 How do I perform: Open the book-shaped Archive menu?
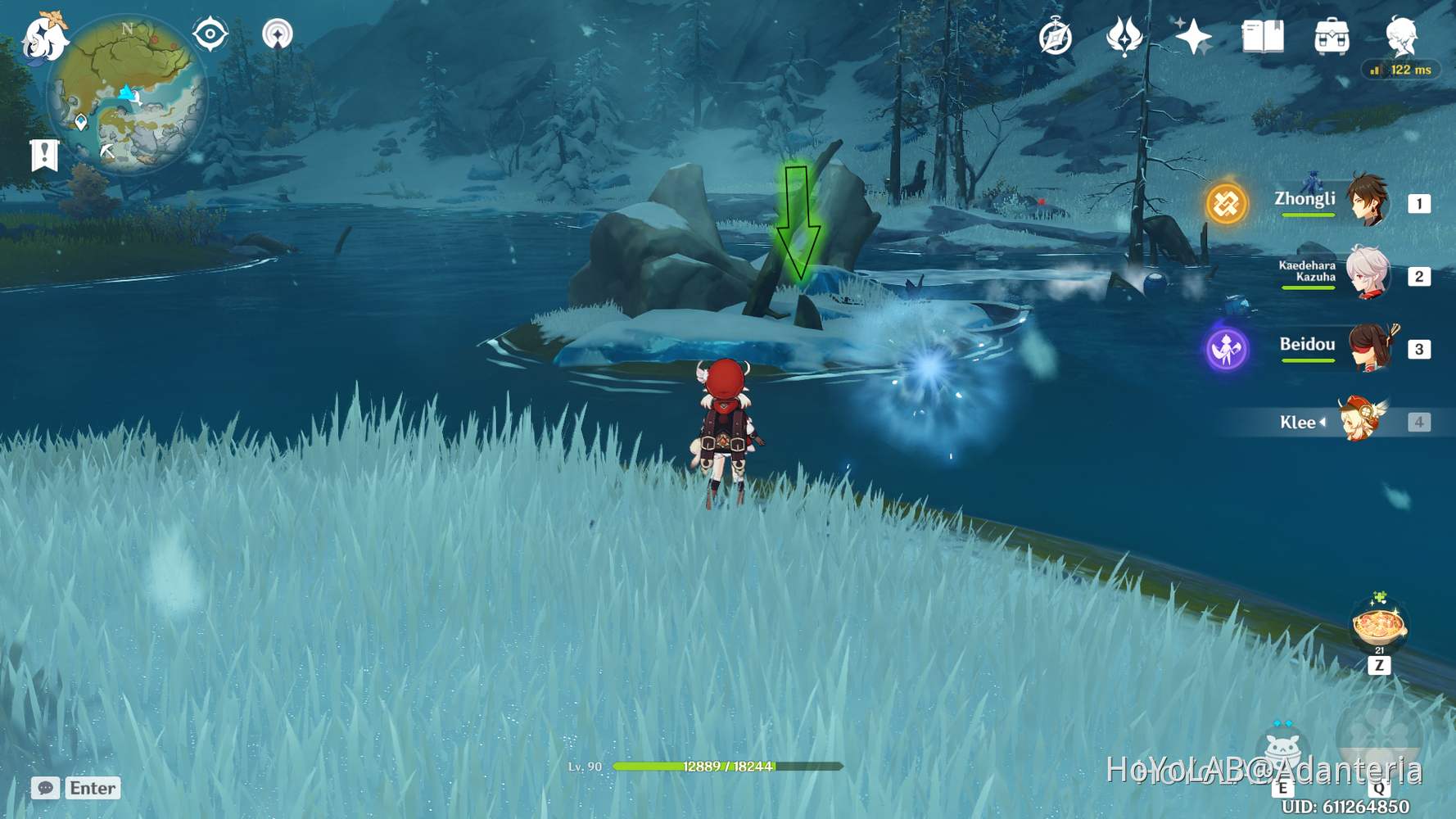pyautogui.click(x=1262, y=37)
